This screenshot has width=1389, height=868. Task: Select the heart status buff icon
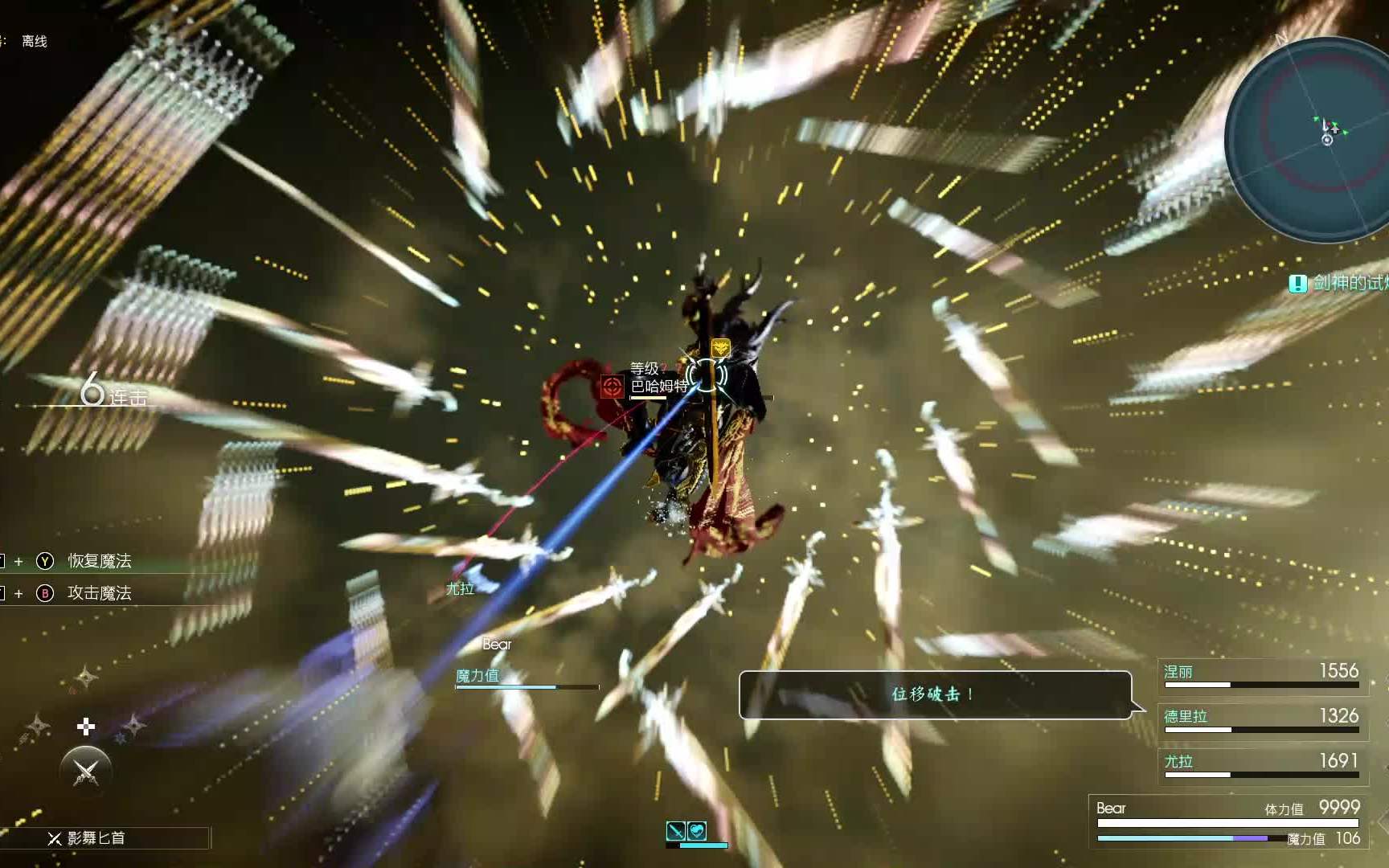tap(697, 831)
